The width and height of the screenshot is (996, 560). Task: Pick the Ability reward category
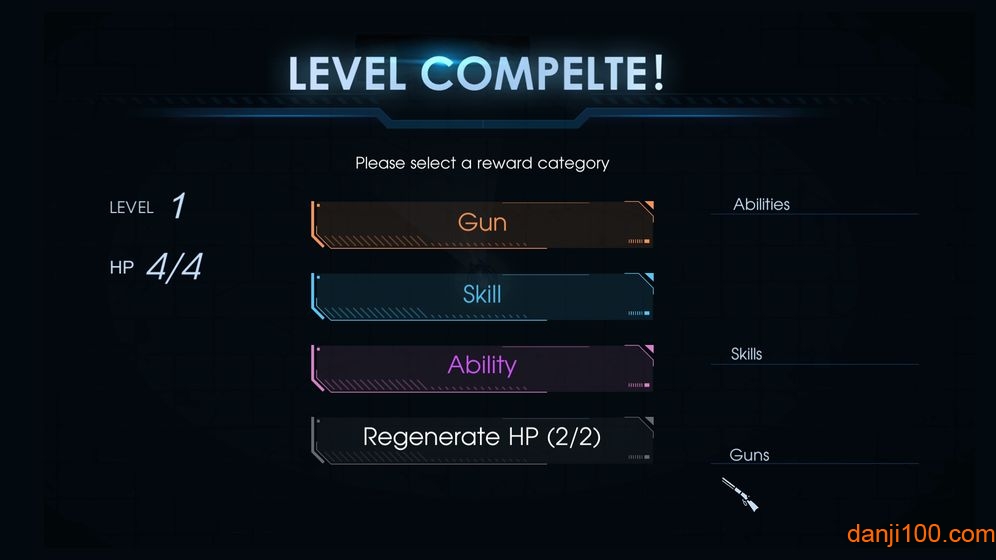pos(482,366)
